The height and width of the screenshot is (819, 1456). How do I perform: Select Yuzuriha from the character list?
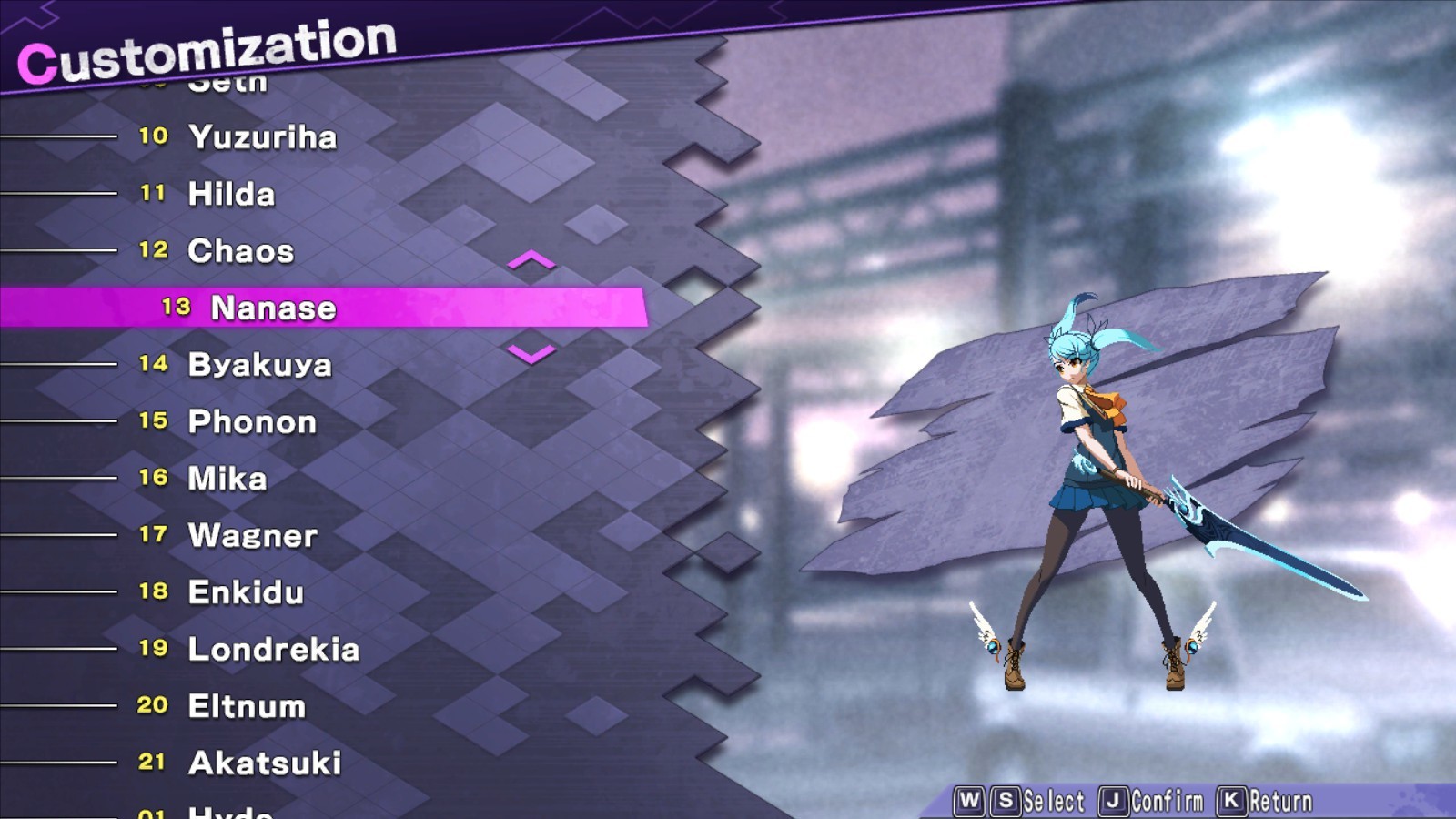point(262,137)
